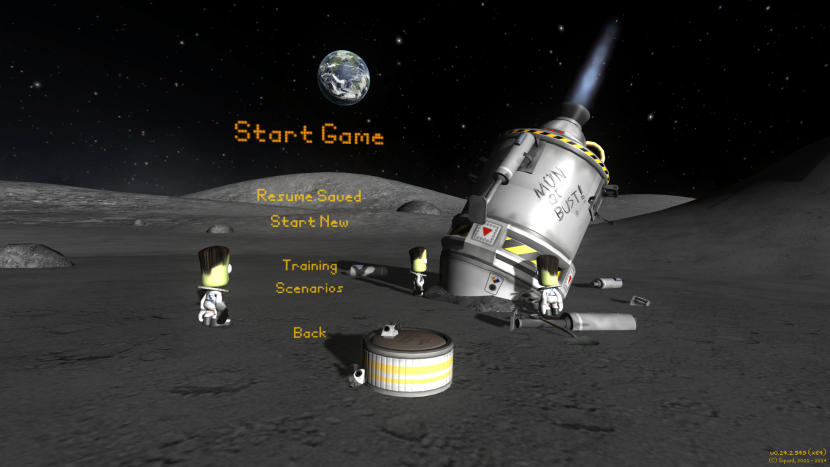This screenshot has height=467, width=830.
Task: Choose Resume Saved game
Action: click(x=308, y=196)
